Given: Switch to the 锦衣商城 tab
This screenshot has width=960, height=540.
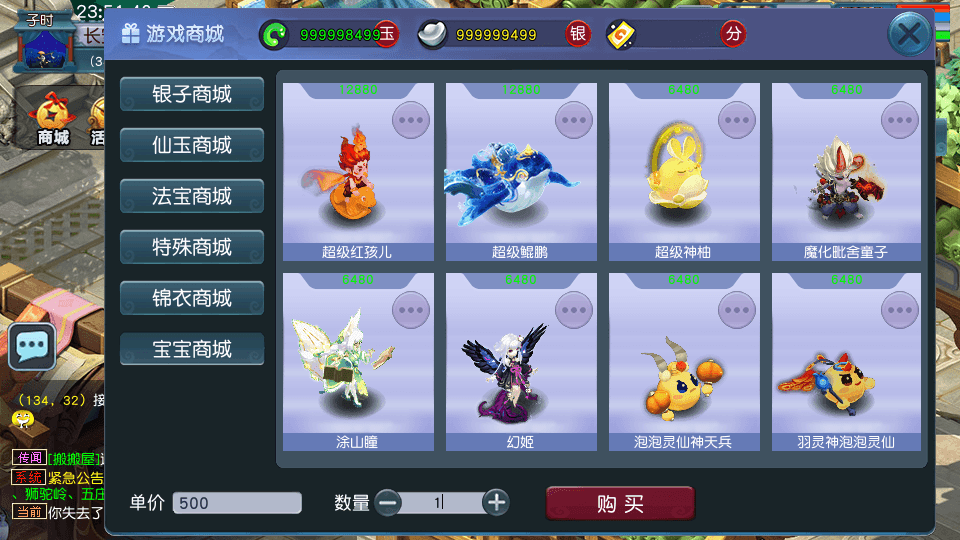Looking at the screenshot, I should click(192, 298).
